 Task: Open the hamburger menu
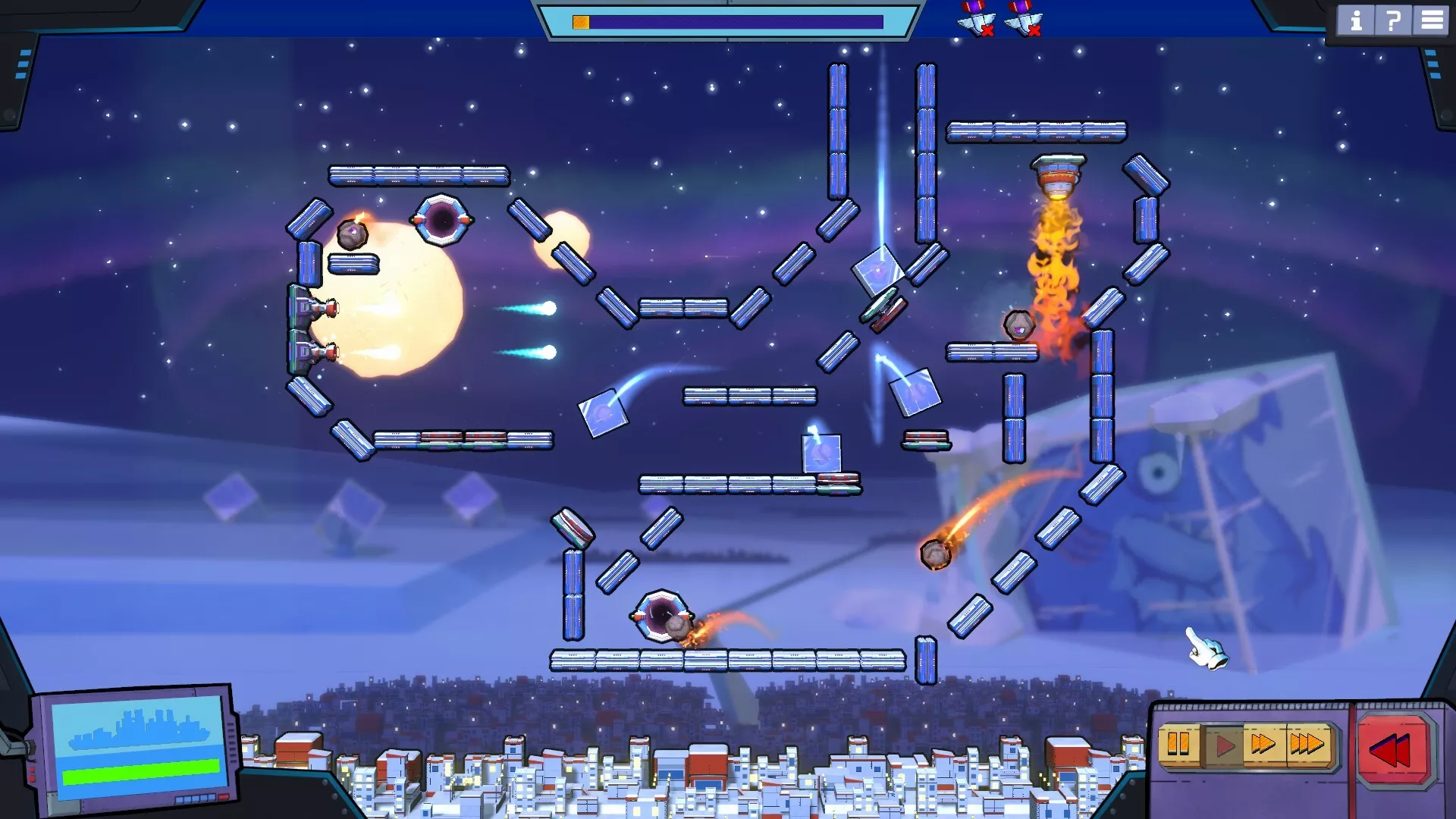(1431, 20)
